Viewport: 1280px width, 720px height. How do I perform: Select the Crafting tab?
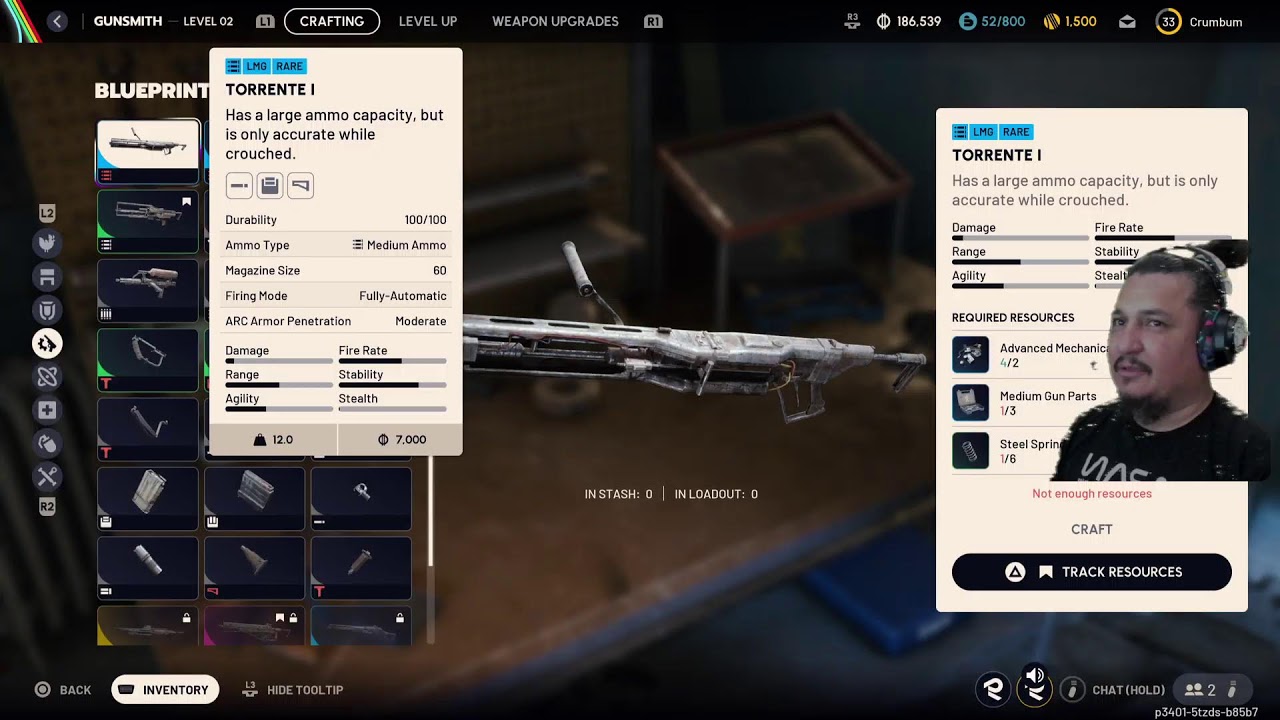tap(331, 21)
